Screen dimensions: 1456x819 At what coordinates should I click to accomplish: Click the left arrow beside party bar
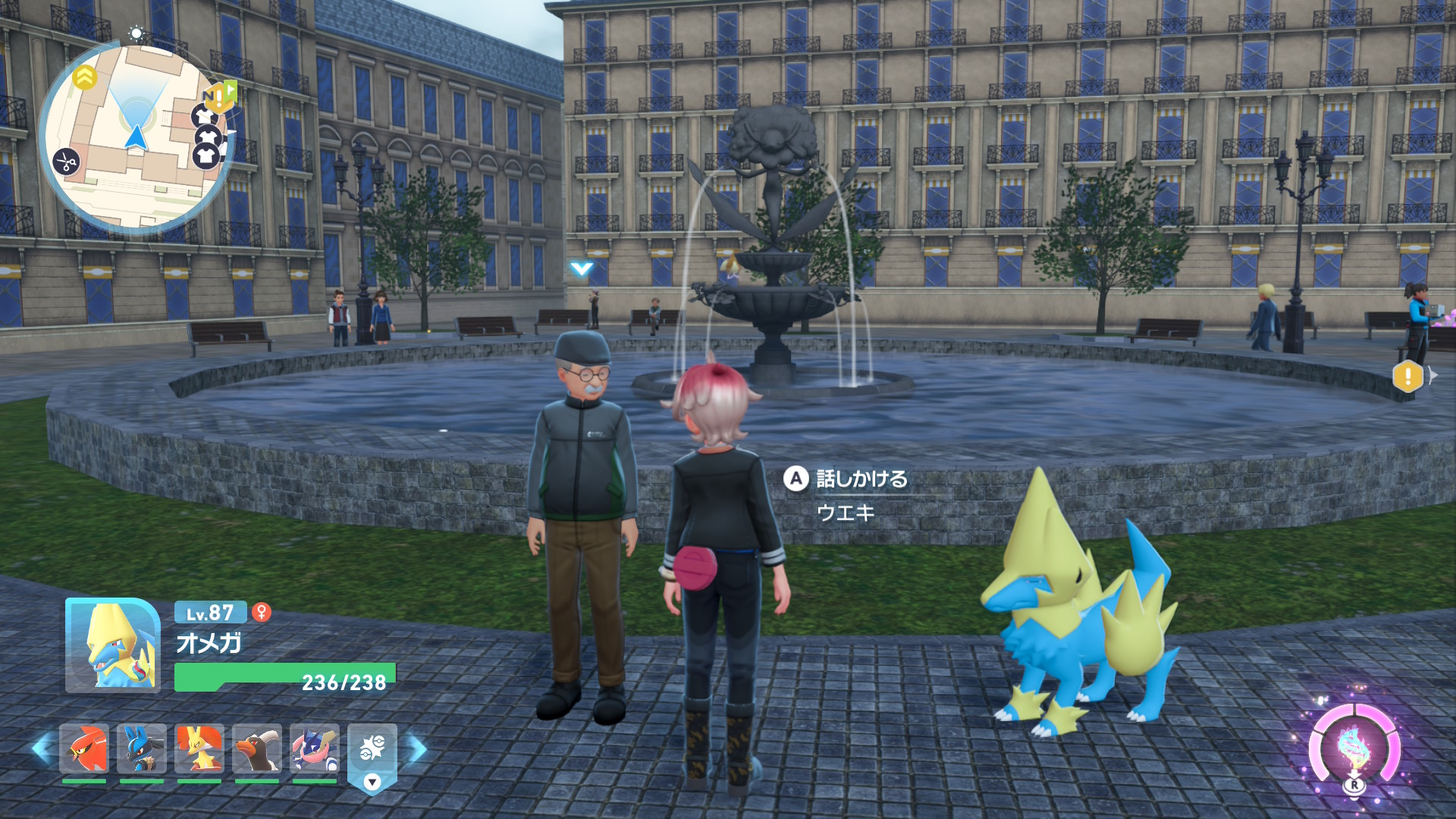click(42, 749)
